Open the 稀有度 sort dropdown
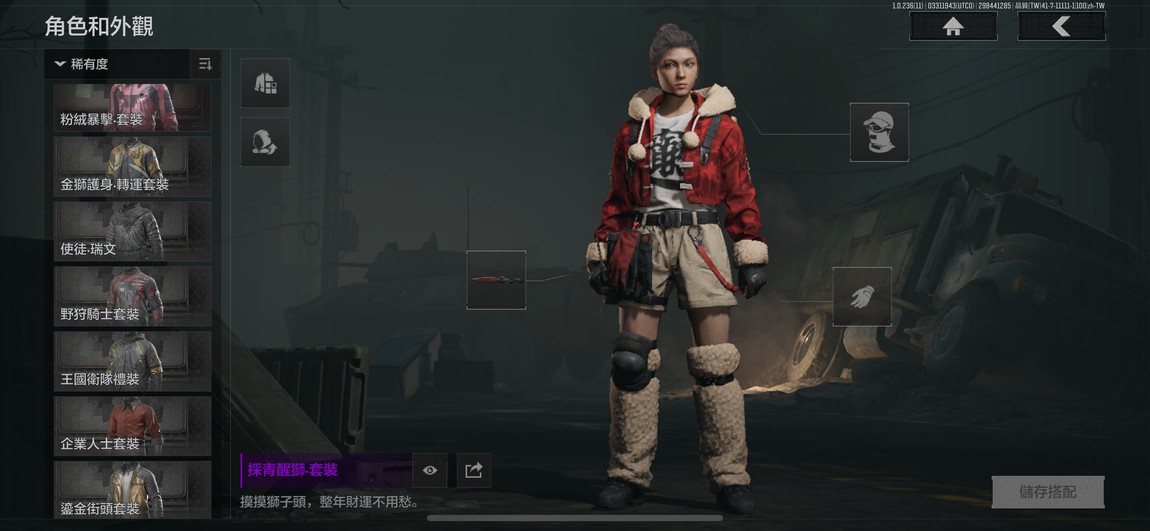Screen dimensions: 1150x531 [x=116, y=64]
